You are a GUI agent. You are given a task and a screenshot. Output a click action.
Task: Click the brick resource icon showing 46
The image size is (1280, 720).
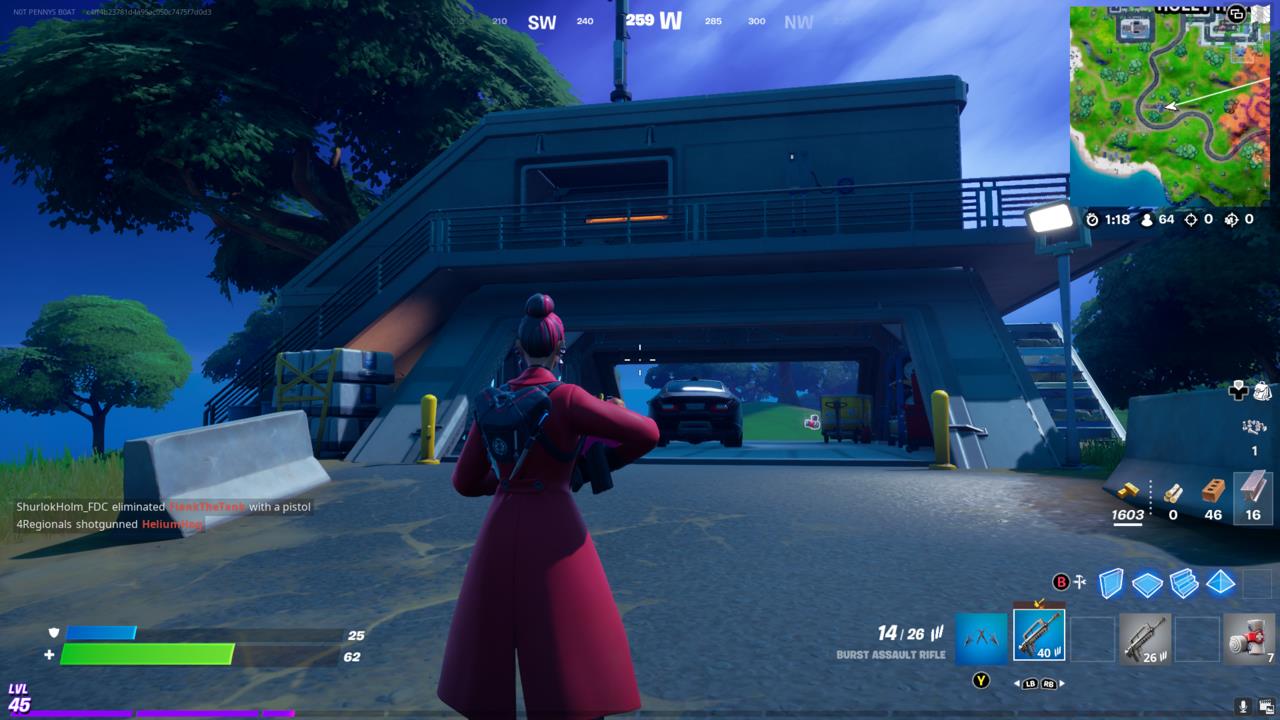(1212, 491)
